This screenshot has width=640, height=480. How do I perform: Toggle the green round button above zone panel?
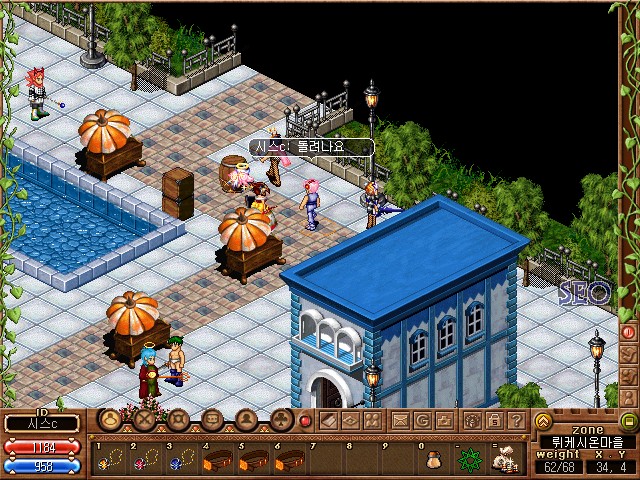[628, 421]
